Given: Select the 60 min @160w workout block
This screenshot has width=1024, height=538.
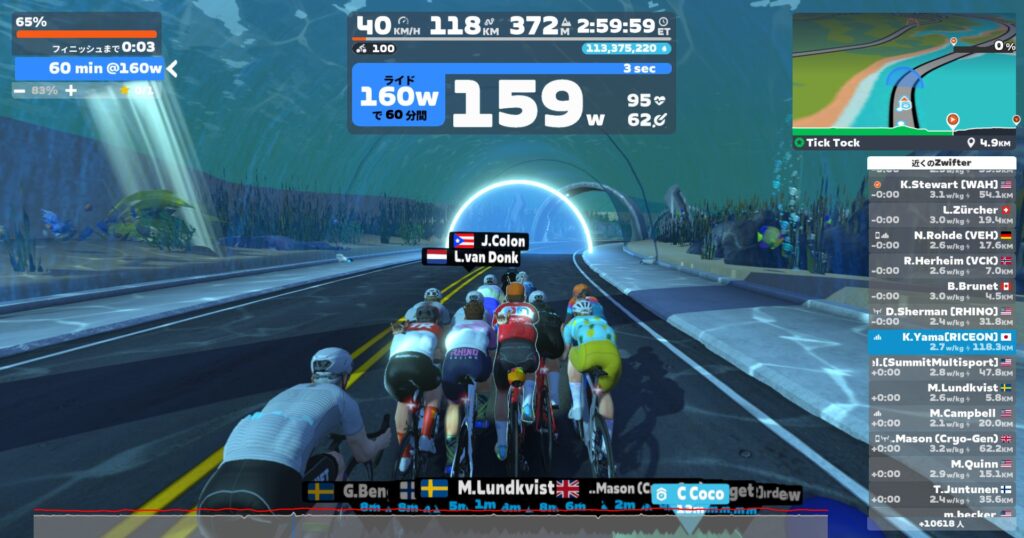Looking at the screenshot, I should [90, 68].
